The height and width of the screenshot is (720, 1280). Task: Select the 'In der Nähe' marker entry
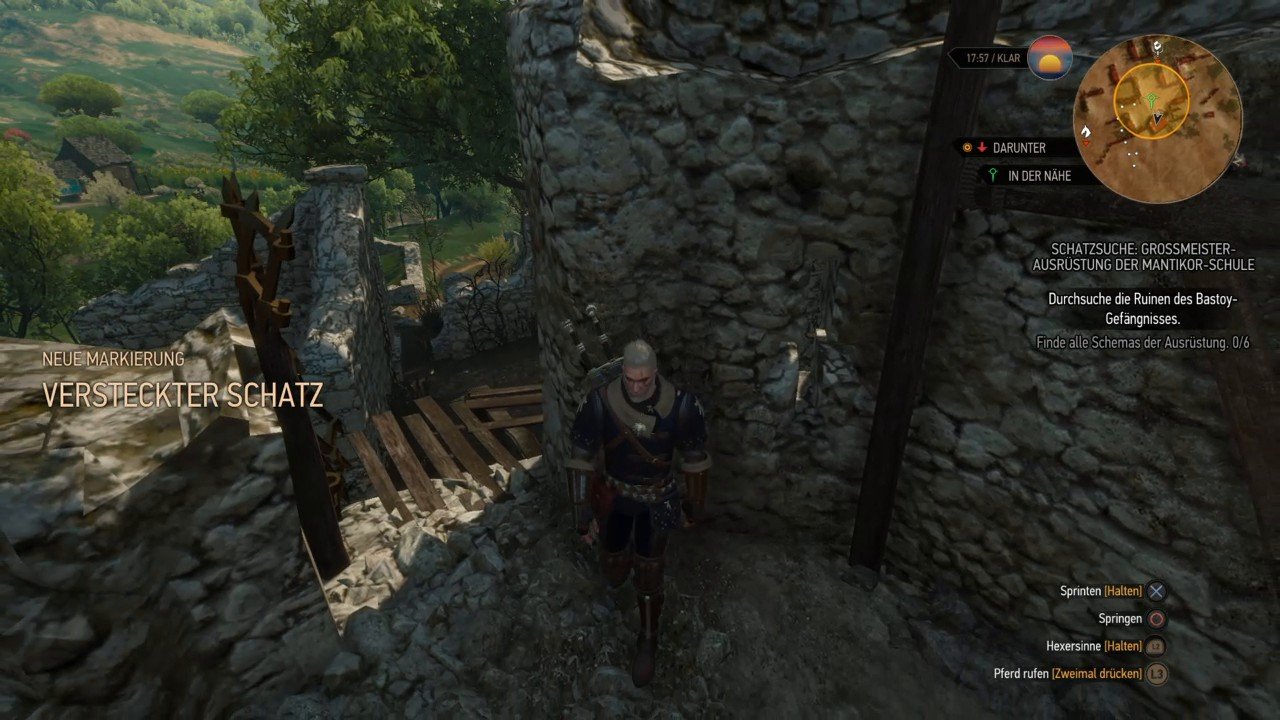tap(1031, 175)
